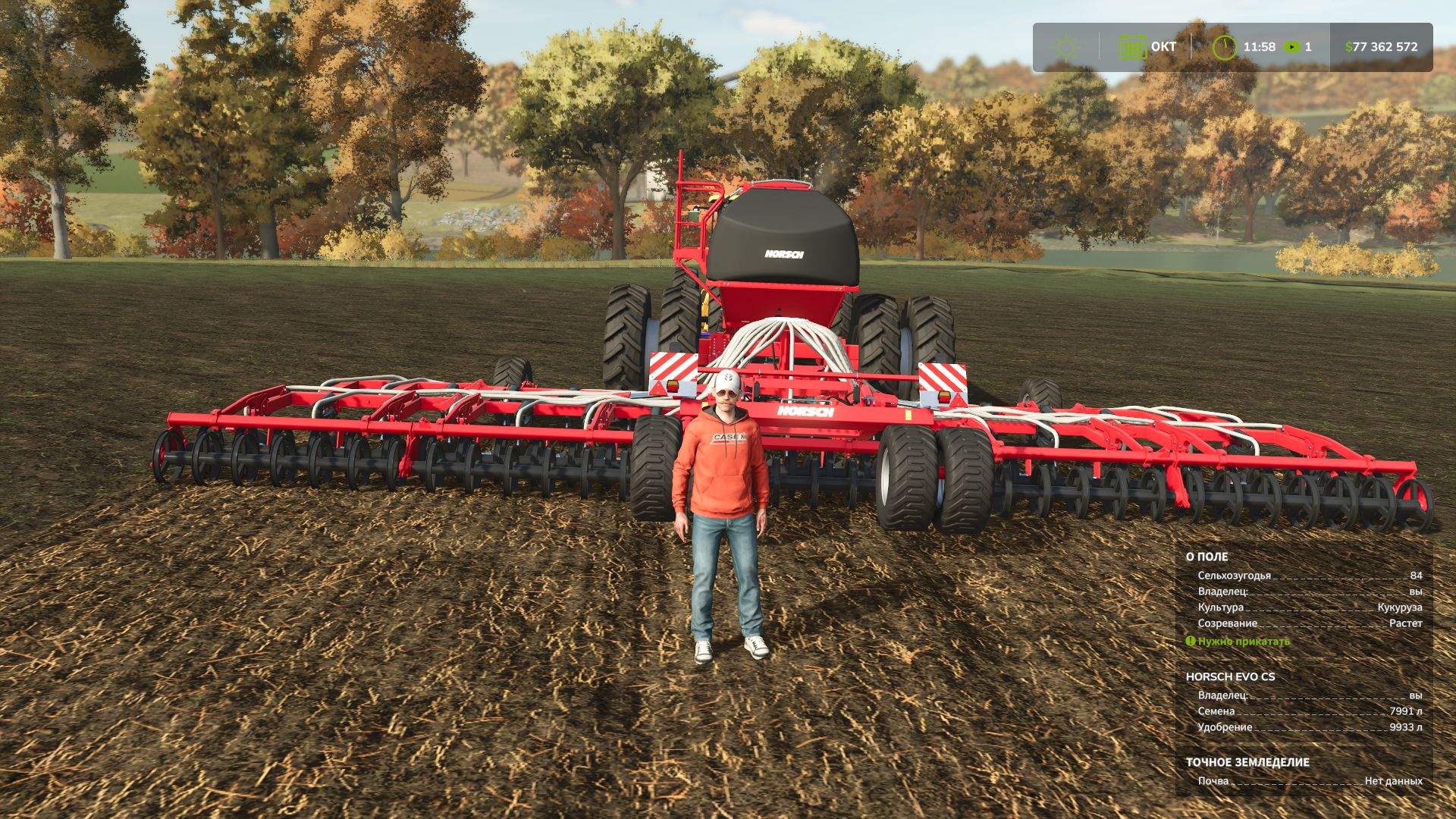This screenshot has width=1456, height=819.
Task: Open the calendar icon beside ОКТ
Action: (1131, 45)
